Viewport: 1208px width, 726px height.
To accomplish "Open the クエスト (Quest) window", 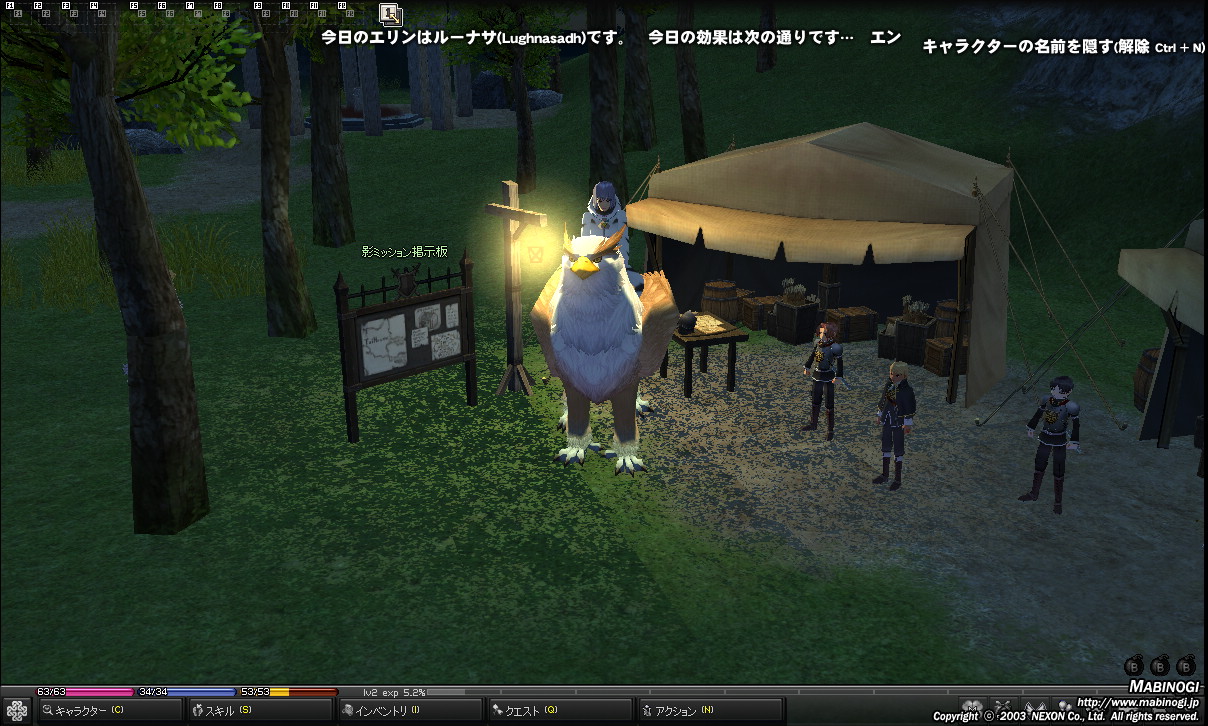I will pos(558,710).
